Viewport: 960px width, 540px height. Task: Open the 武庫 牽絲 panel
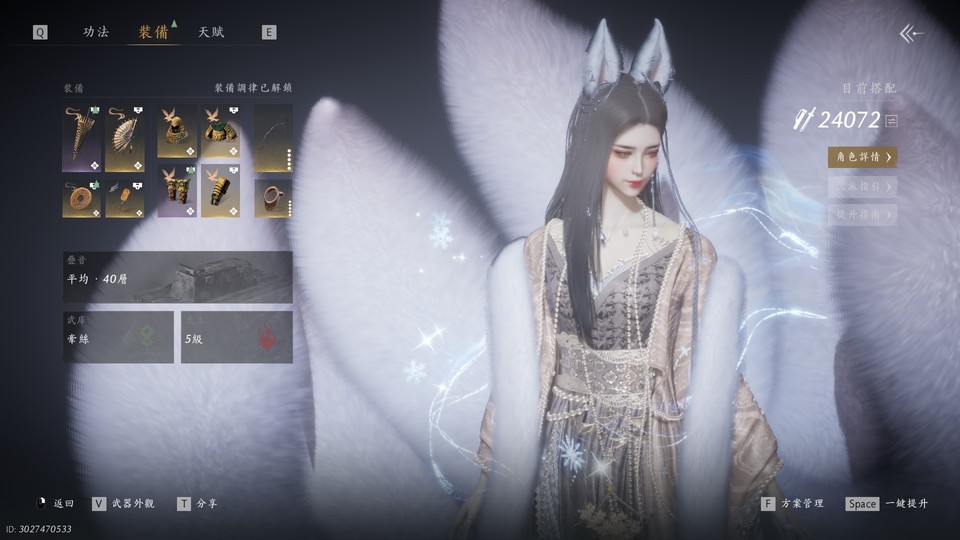pyautogui.click(x=118, y=337)
